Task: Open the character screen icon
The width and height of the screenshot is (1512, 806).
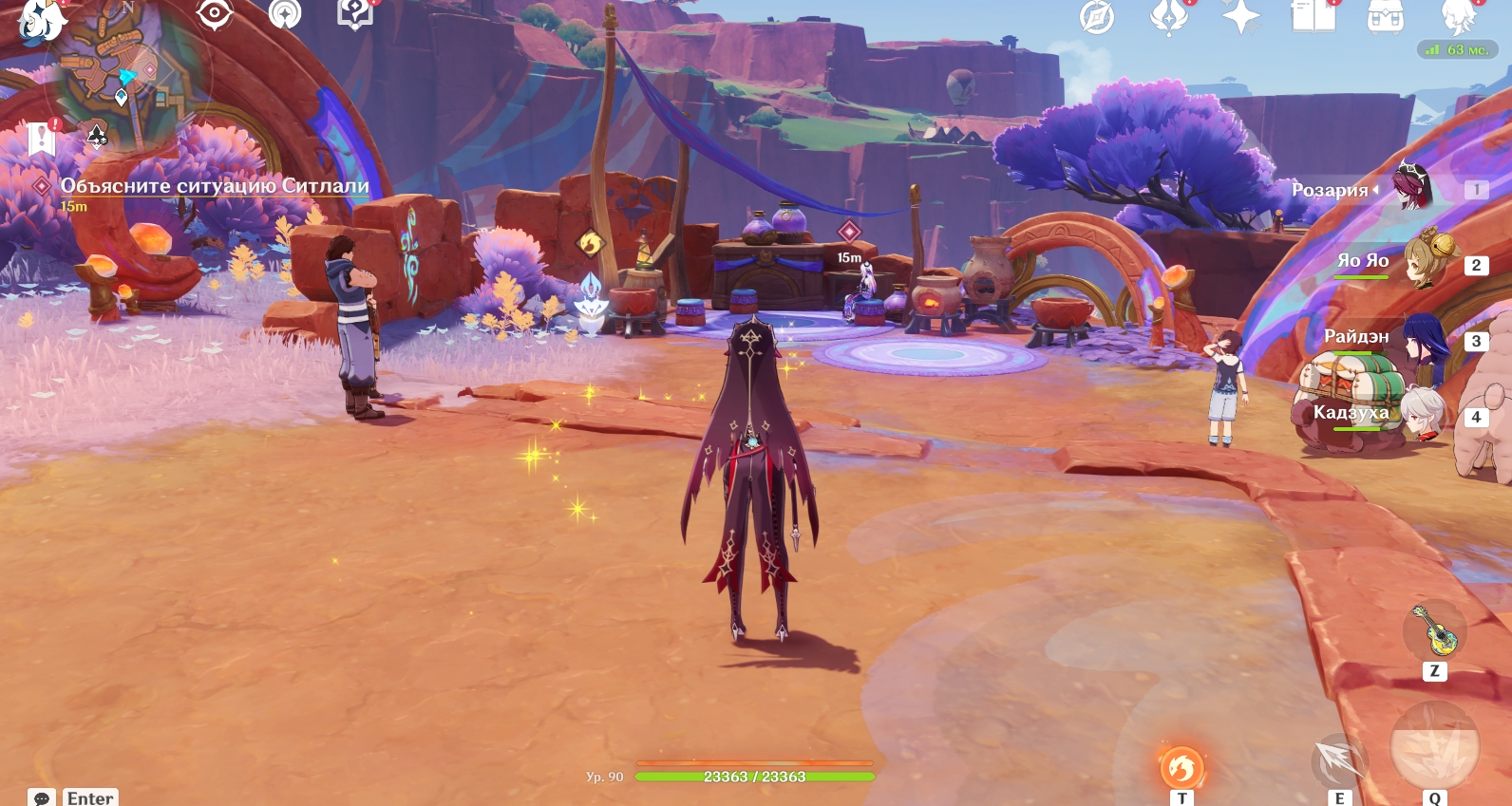Action: (x=1458, y=16)
